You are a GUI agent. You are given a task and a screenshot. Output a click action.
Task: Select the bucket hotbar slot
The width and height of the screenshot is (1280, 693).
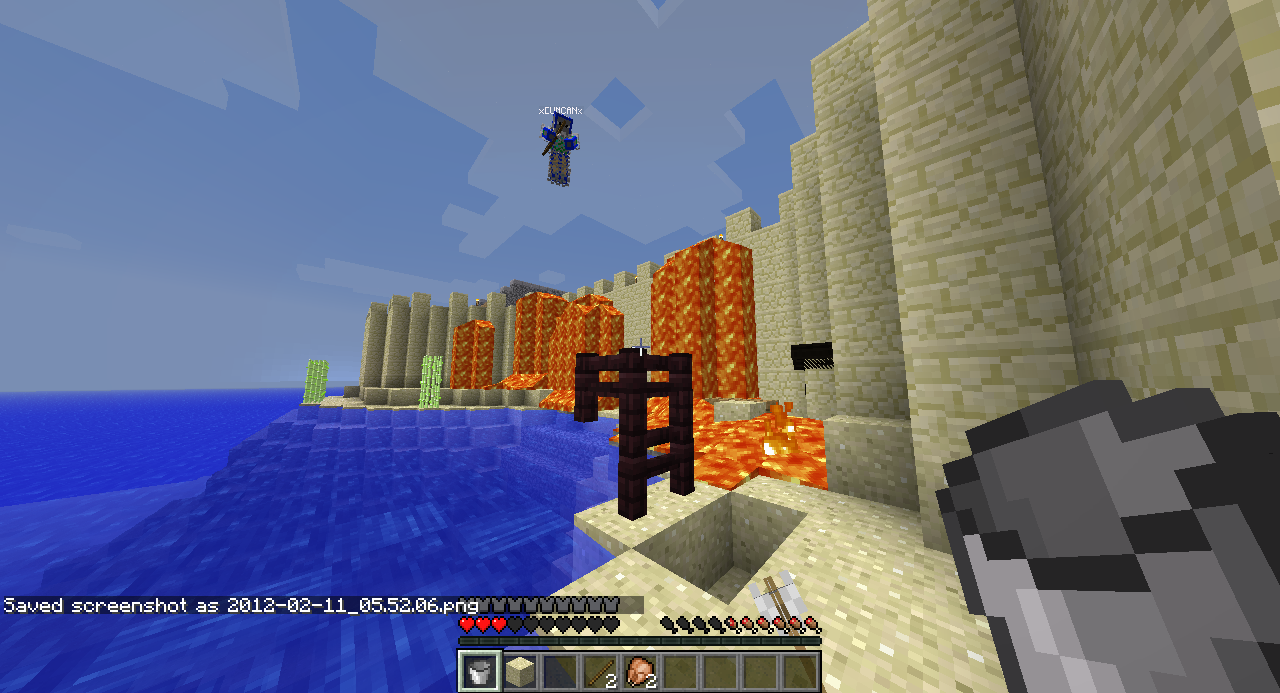[x=479, y=671]
